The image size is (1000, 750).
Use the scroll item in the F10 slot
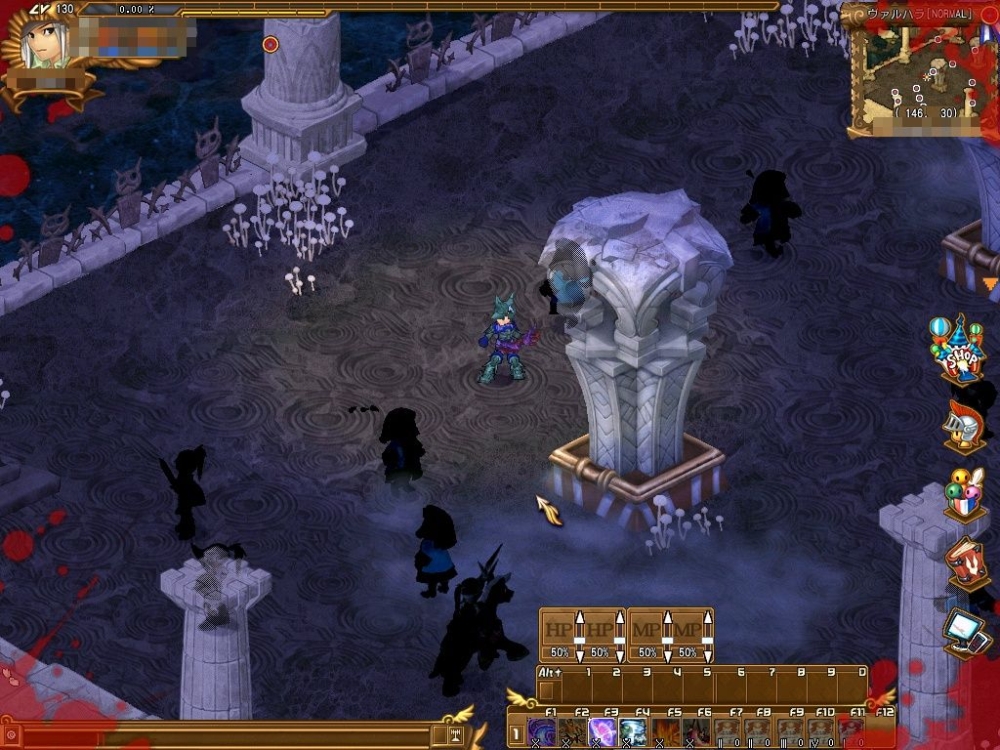point(820,731)
